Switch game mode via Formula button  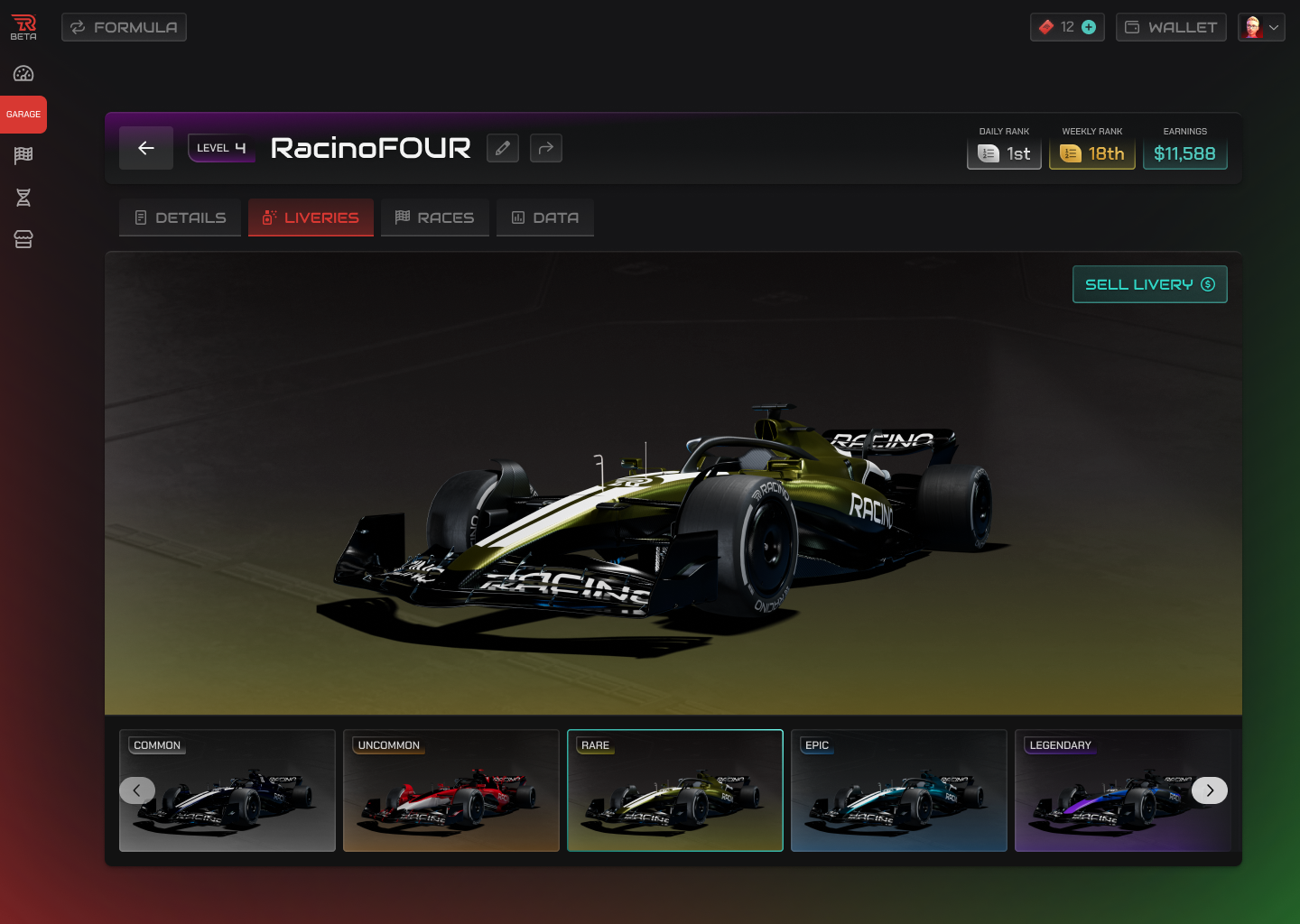point(124,27)
